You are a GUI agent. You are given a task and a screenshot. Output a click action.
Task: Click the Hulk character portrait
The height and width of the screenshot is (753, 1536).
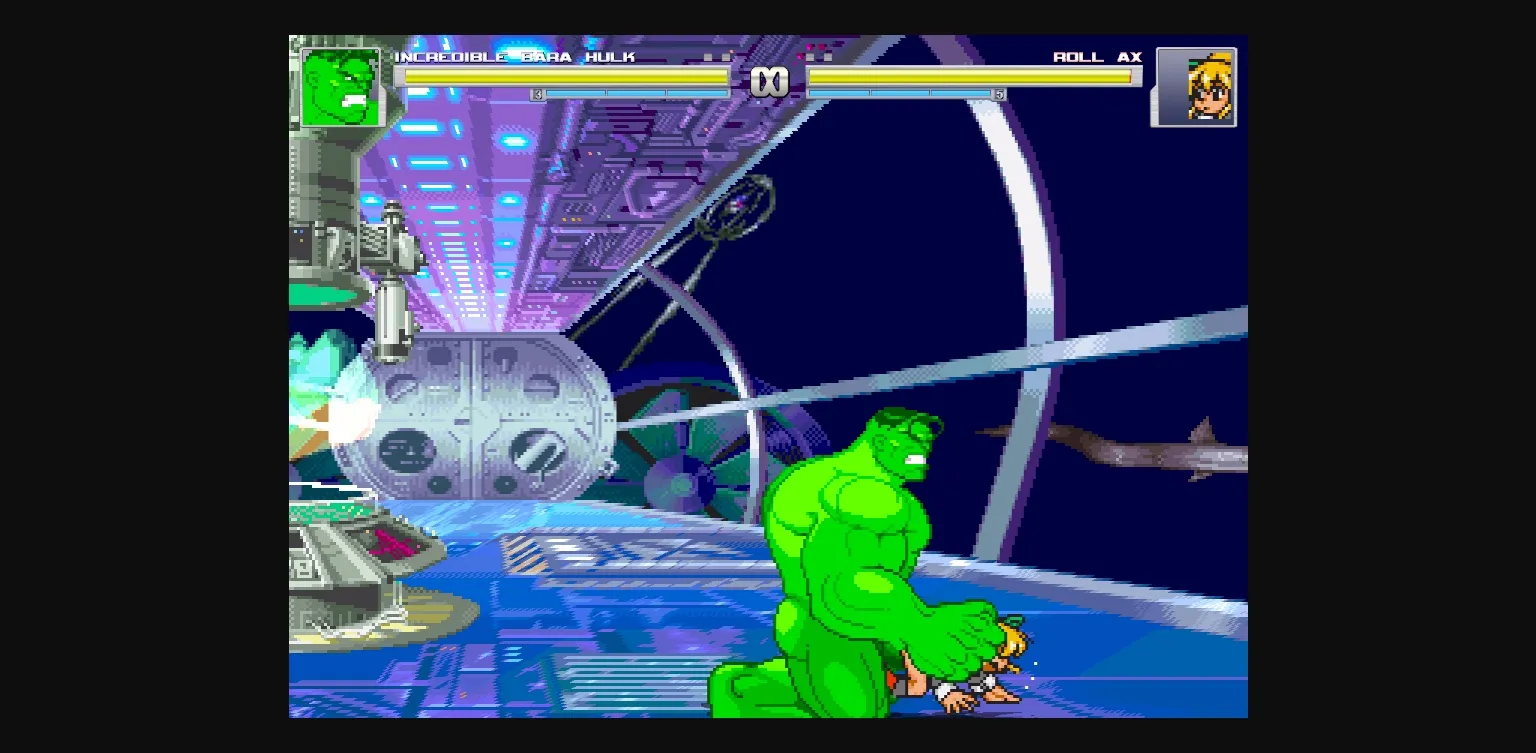(342, 87)
